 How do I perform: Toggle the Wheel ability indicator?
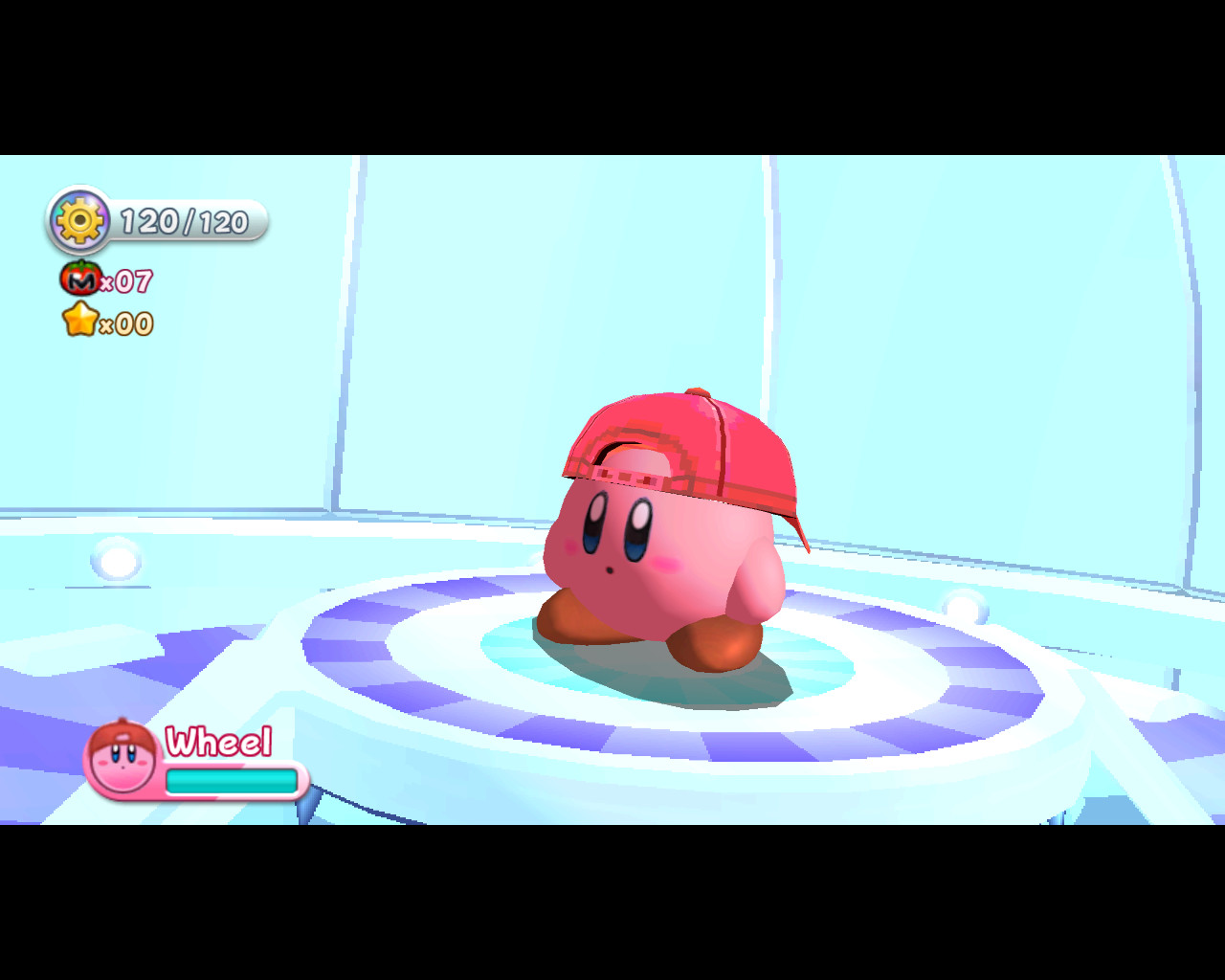tap(196, 761)
